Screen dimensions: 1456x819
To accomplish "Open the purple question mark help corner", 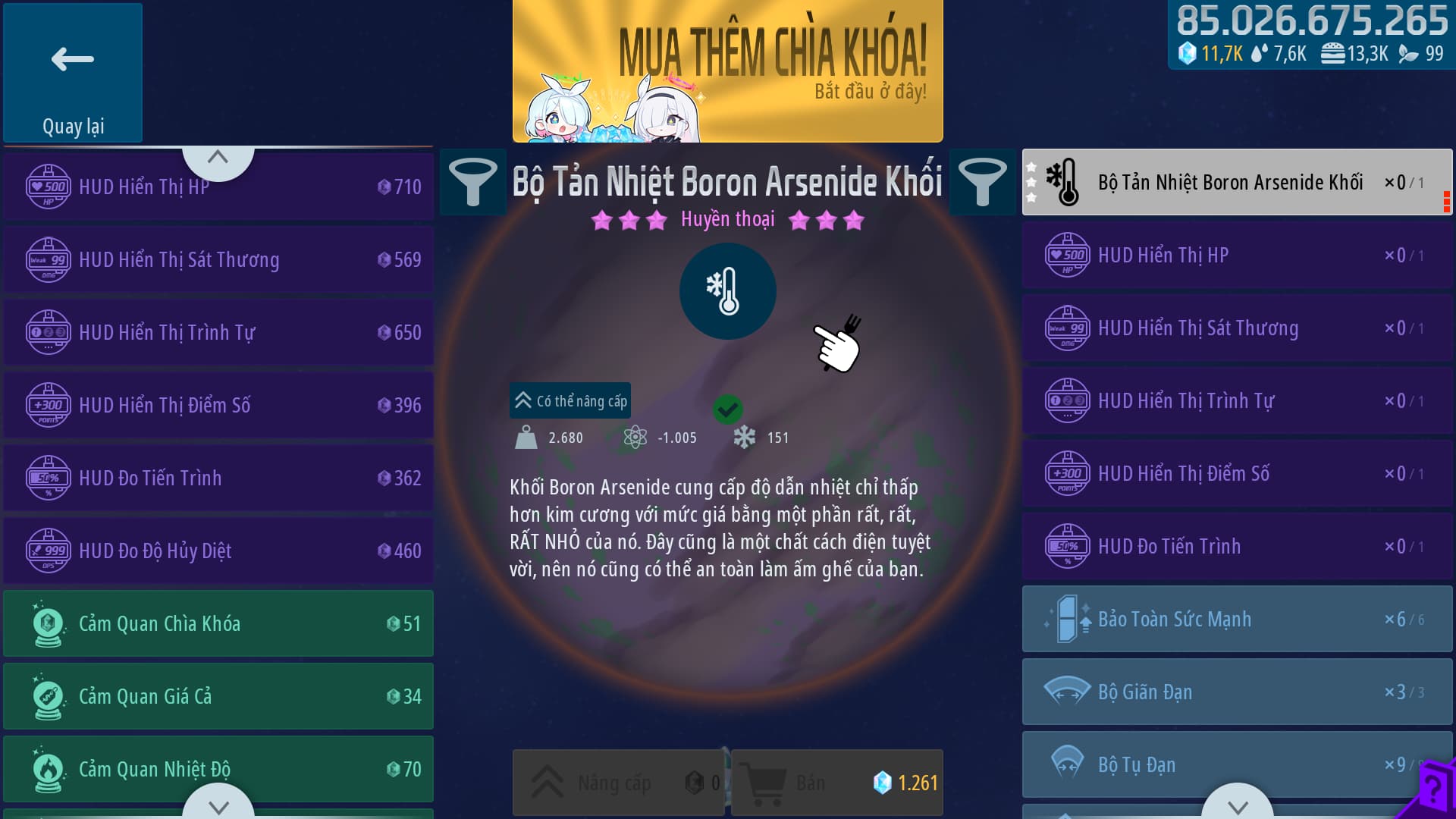I will 1432,792.
